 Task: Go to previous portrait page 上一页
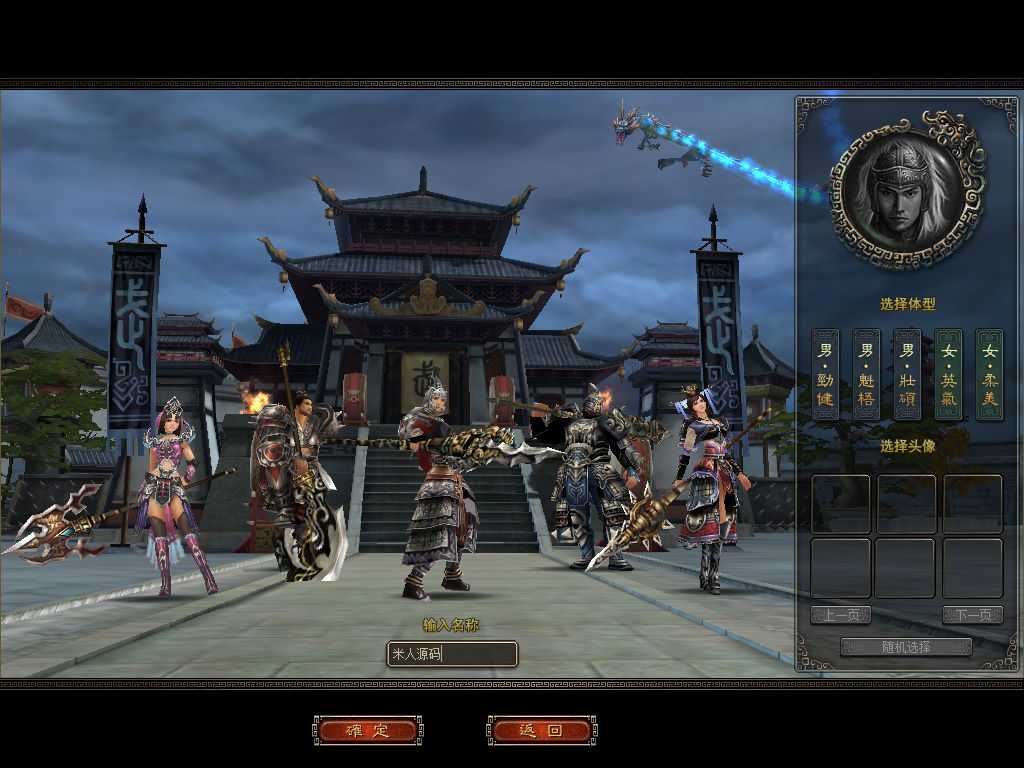click(840, 615)
